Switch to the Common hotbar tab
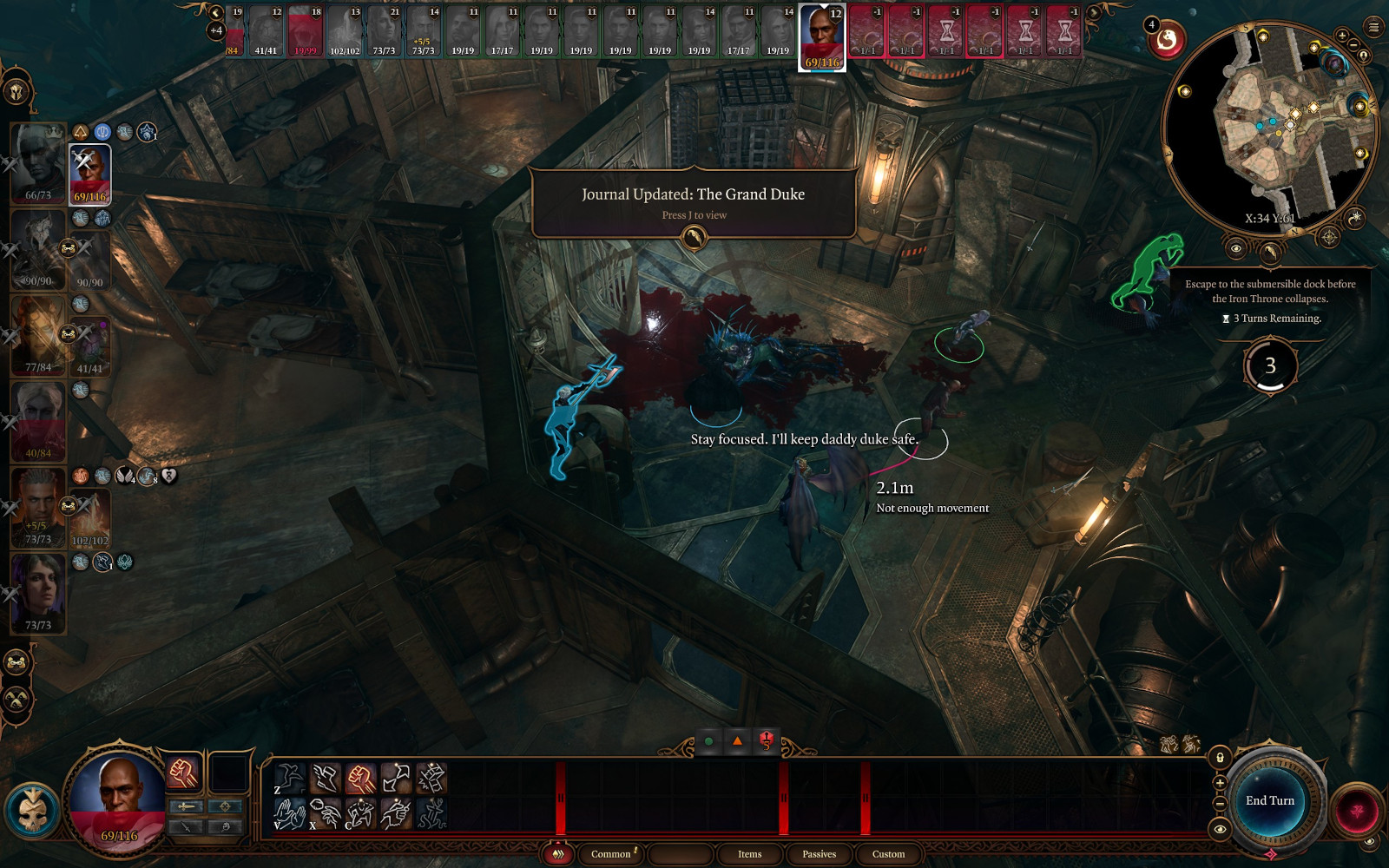 611,854
